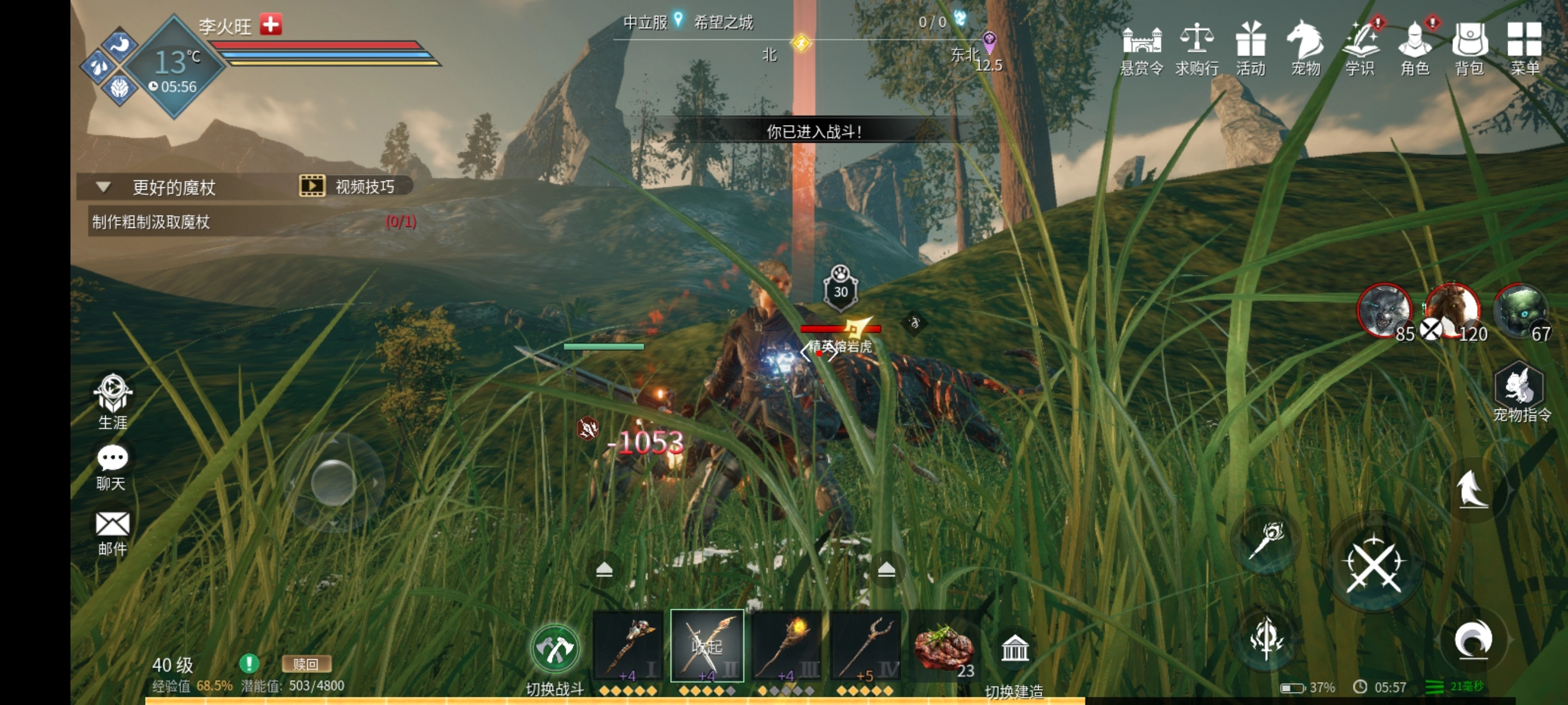Image resolution: width=1568 pixels, height=705 pixels.
Task: Click the 赎回 redeem button
Action: pos(306,664)
